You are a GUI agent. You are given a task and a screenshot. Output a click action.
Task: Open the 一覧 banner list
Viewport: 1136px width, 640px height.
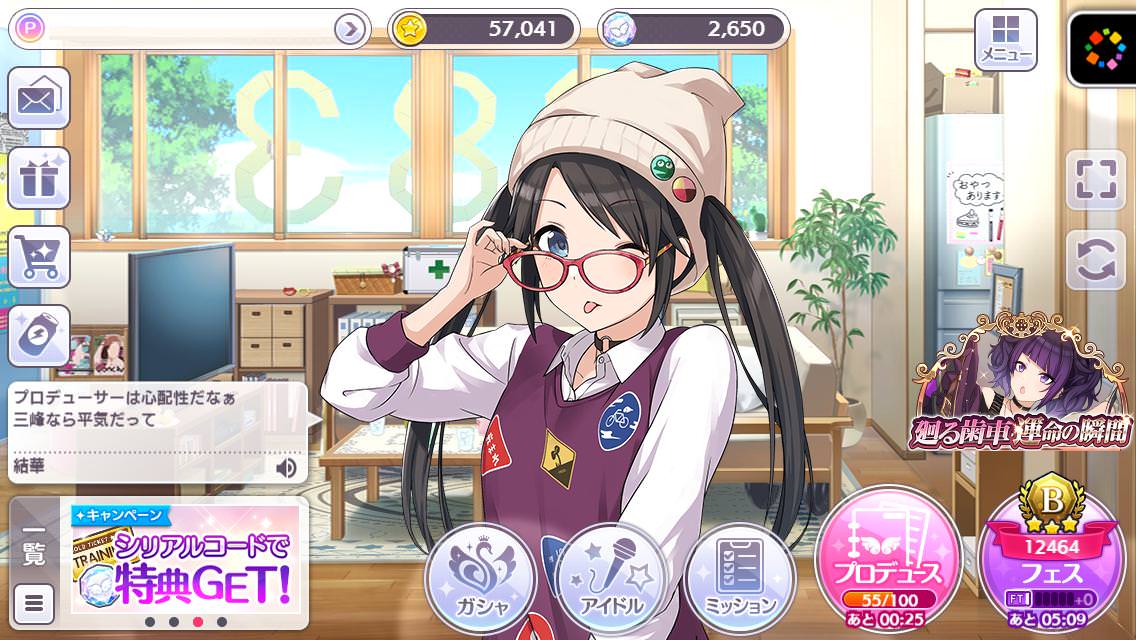[x=33, y=545]
